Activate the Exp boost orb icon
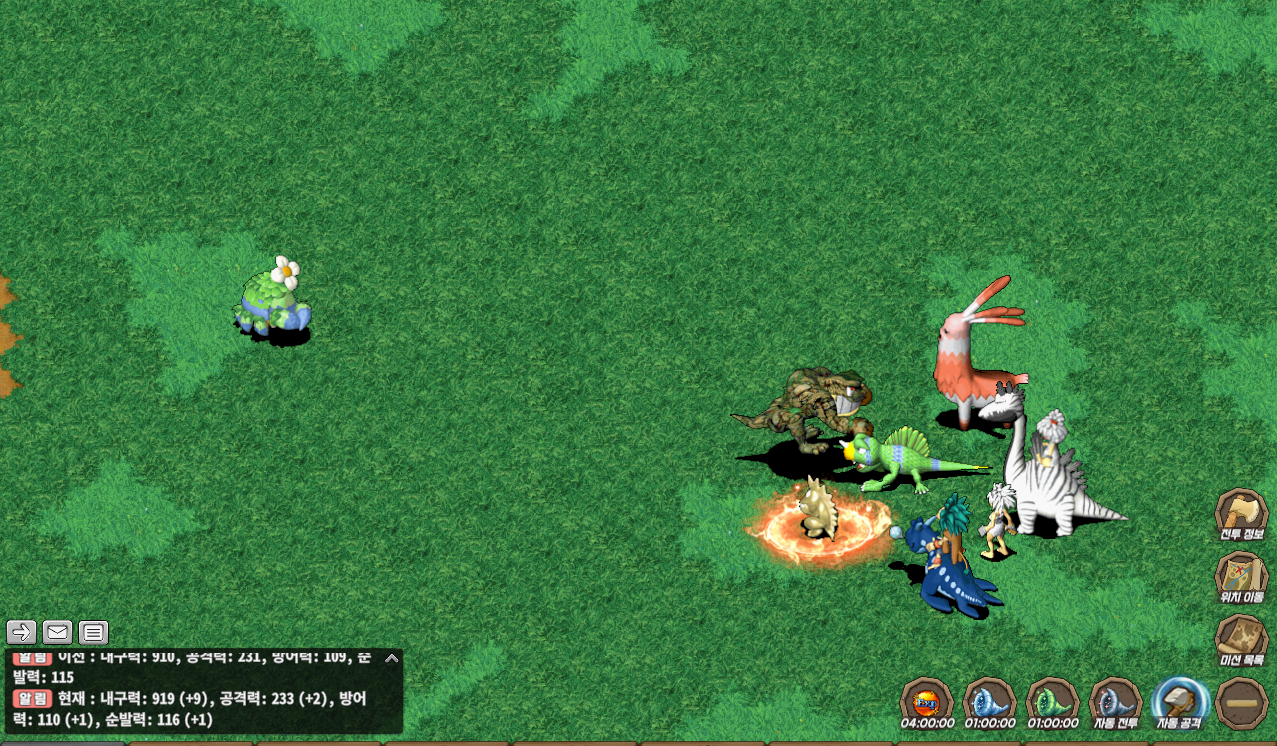This screenshot has height=746, width=1277. (x=926, y=700)
